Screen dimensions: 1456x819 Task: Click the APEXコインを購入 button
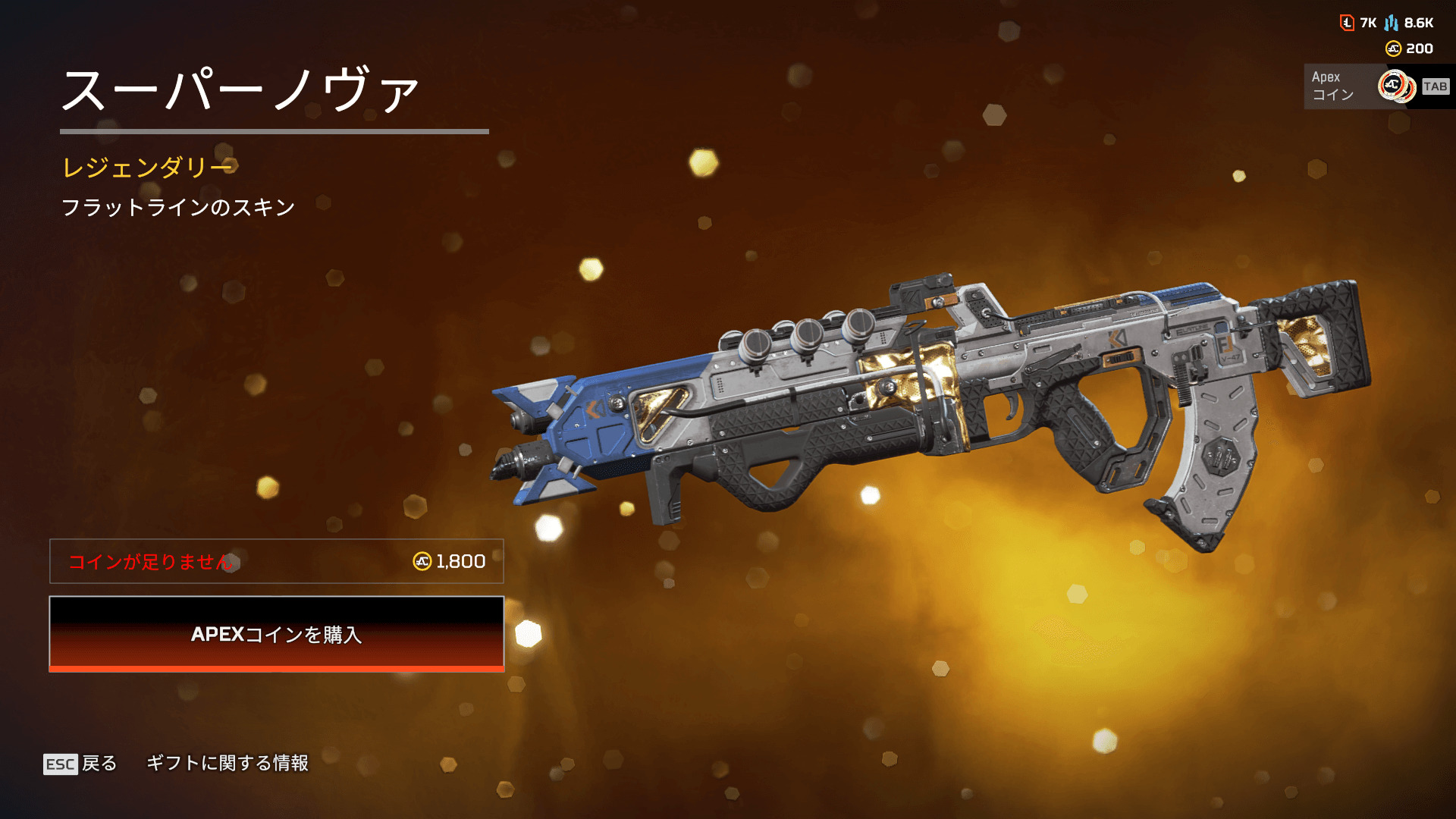[276, 634]
